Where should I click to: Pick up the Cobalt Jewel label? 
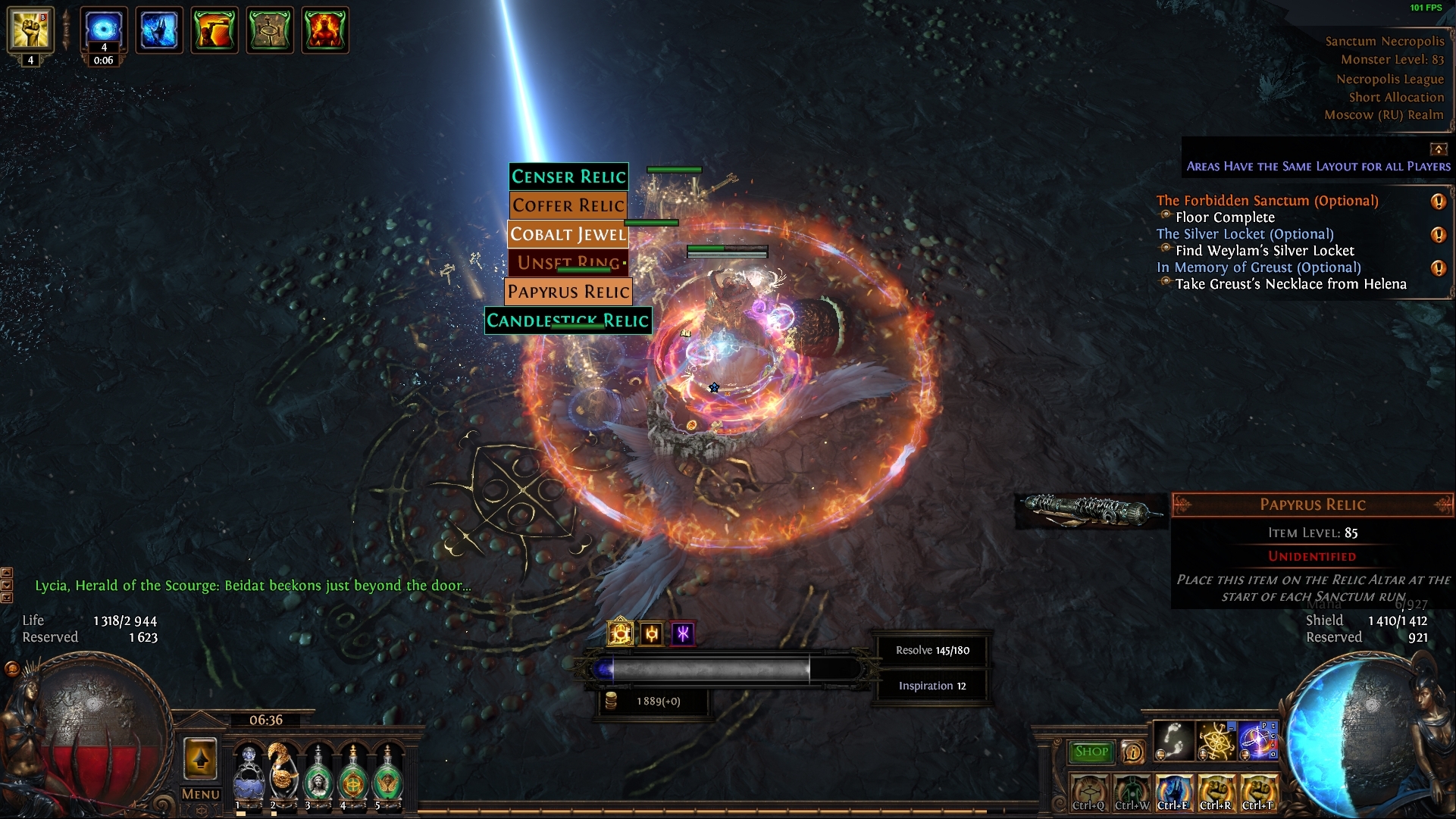[568, 234]
